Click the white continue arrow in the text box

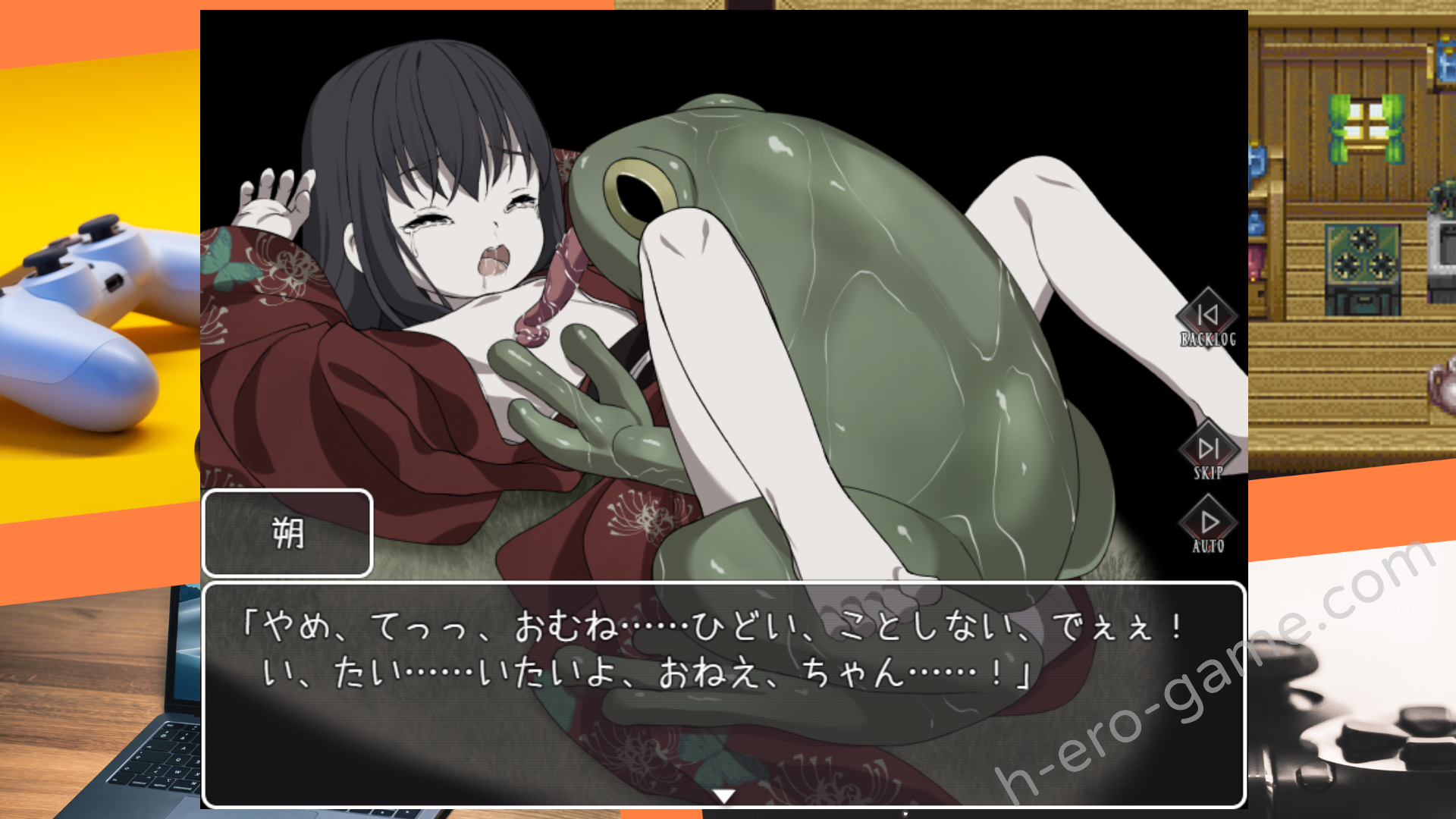coord(724,795)
